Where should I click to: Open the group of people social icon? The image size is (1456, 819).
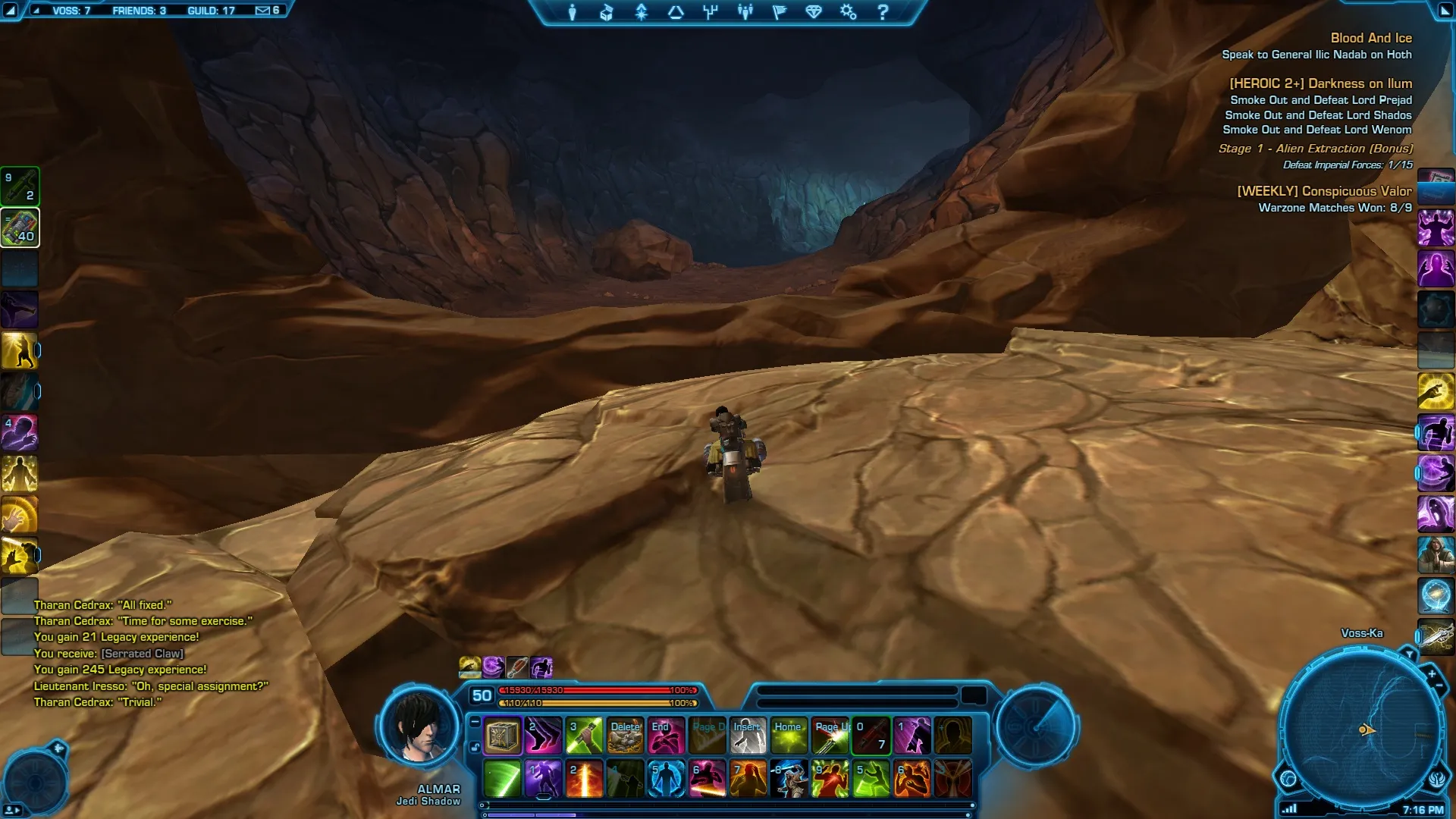[745, 12]
